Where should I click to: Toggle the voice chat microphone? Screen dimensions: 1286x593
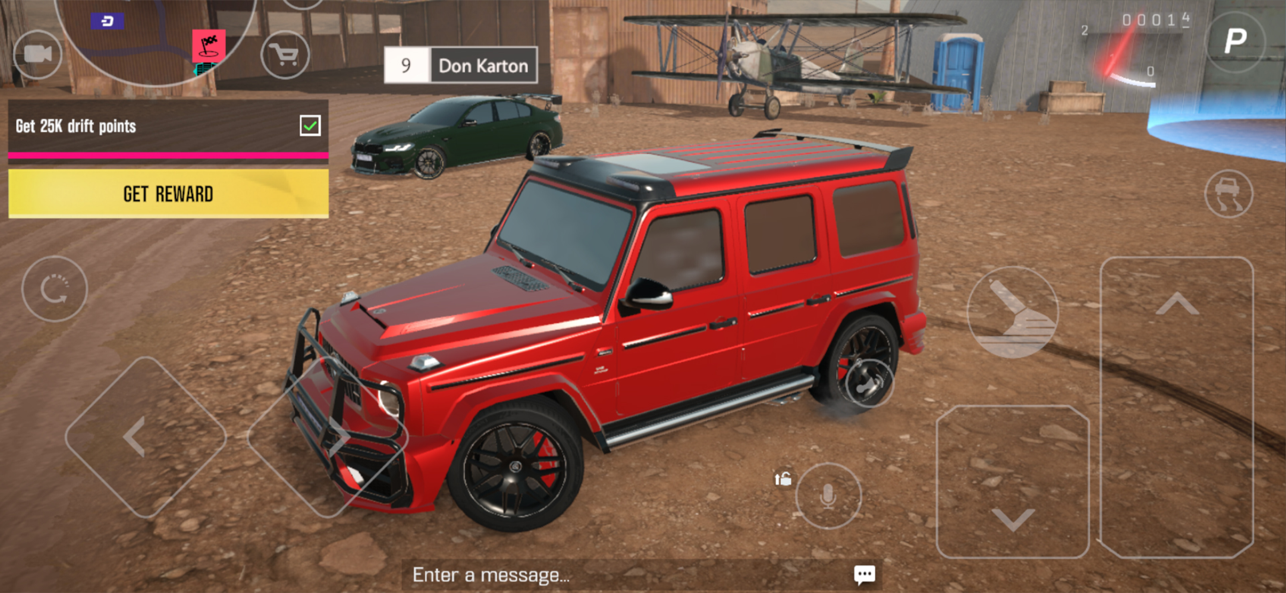[828, 495]
